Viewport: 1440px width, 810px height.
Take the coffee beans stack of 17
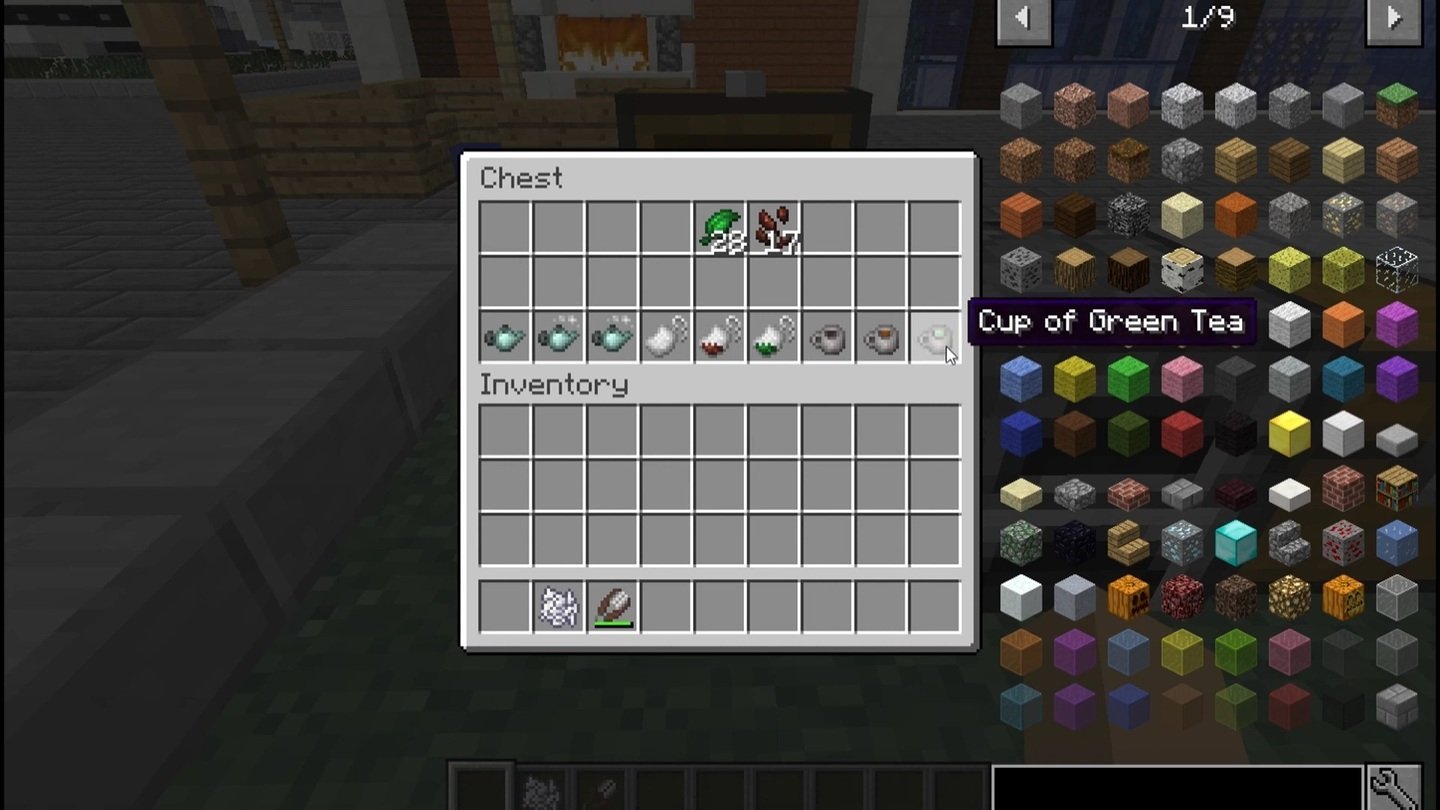[773, 229]
